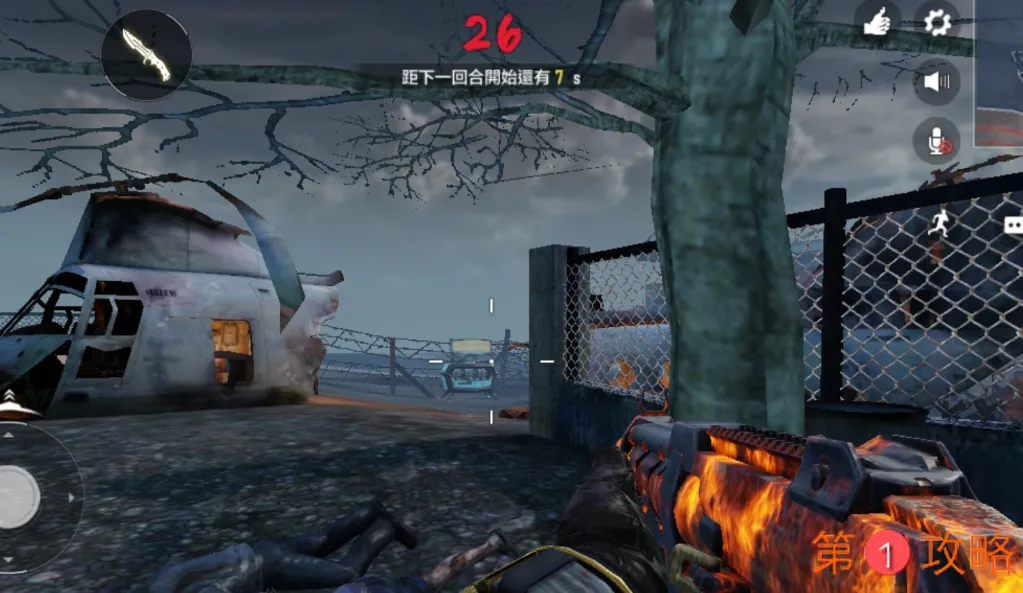Image resolution: width=1023 pixels, height=593 pixels.
Task: Toggle the muted microphone button
Action: 937,142
